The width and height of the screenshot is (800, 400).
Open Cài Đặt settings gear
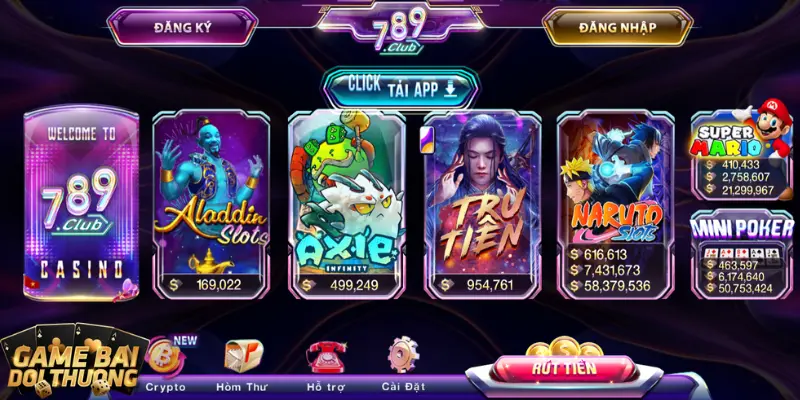[404, 361]
